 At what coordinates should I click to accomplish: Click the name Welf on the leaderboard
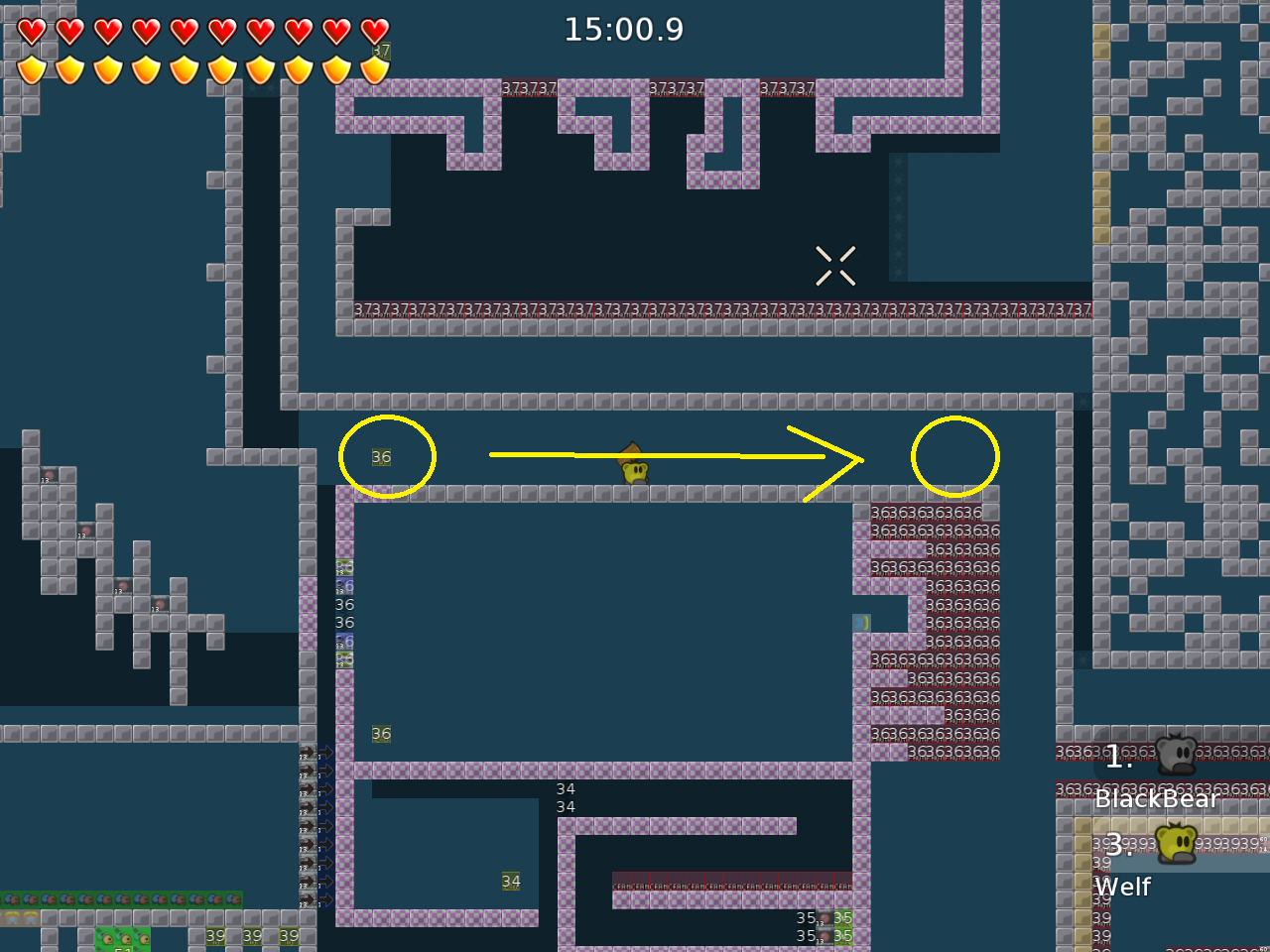click(1122, 888)
